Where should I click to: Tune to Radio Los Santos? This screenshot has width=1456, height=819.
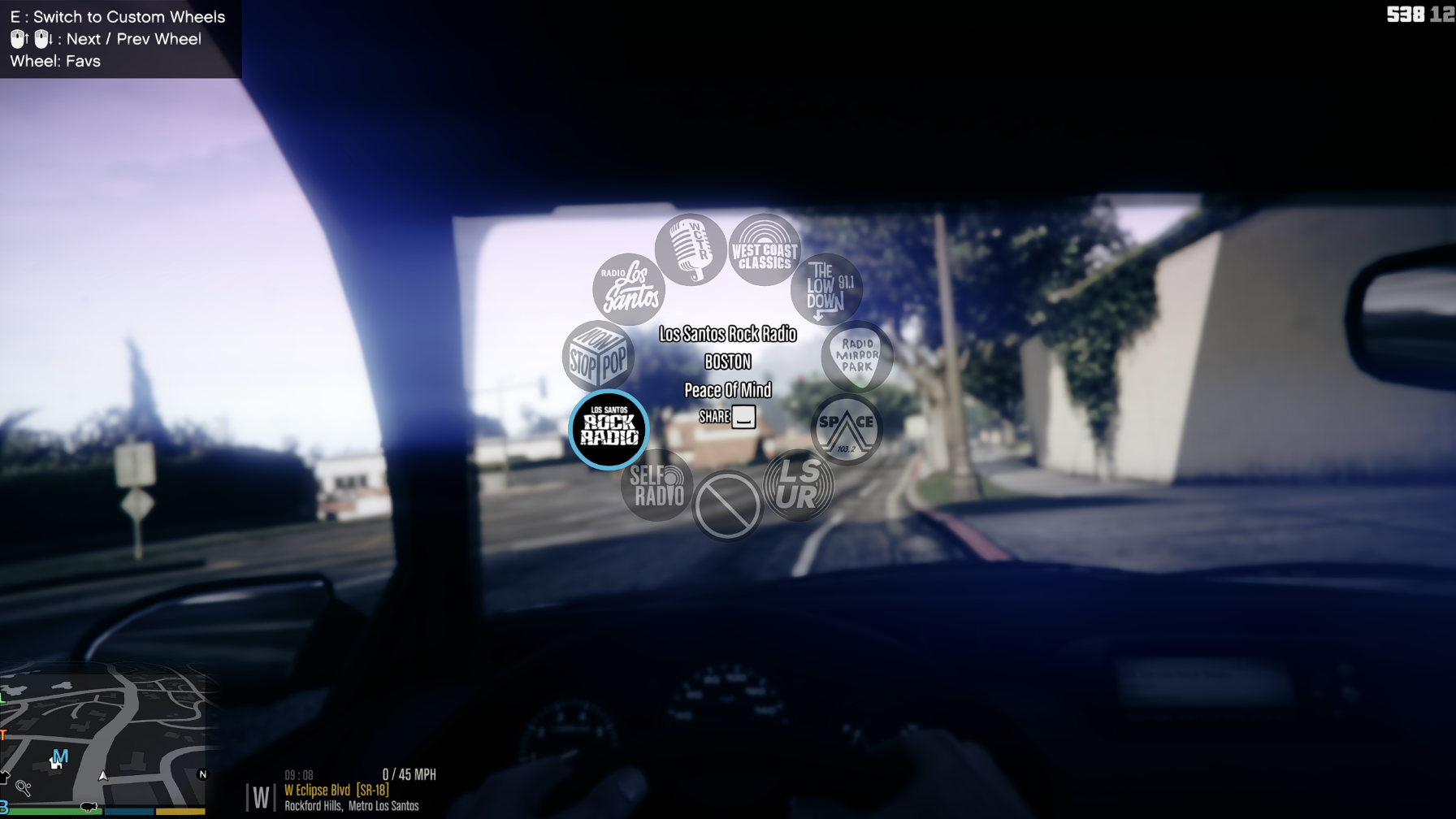coord(629,289)
